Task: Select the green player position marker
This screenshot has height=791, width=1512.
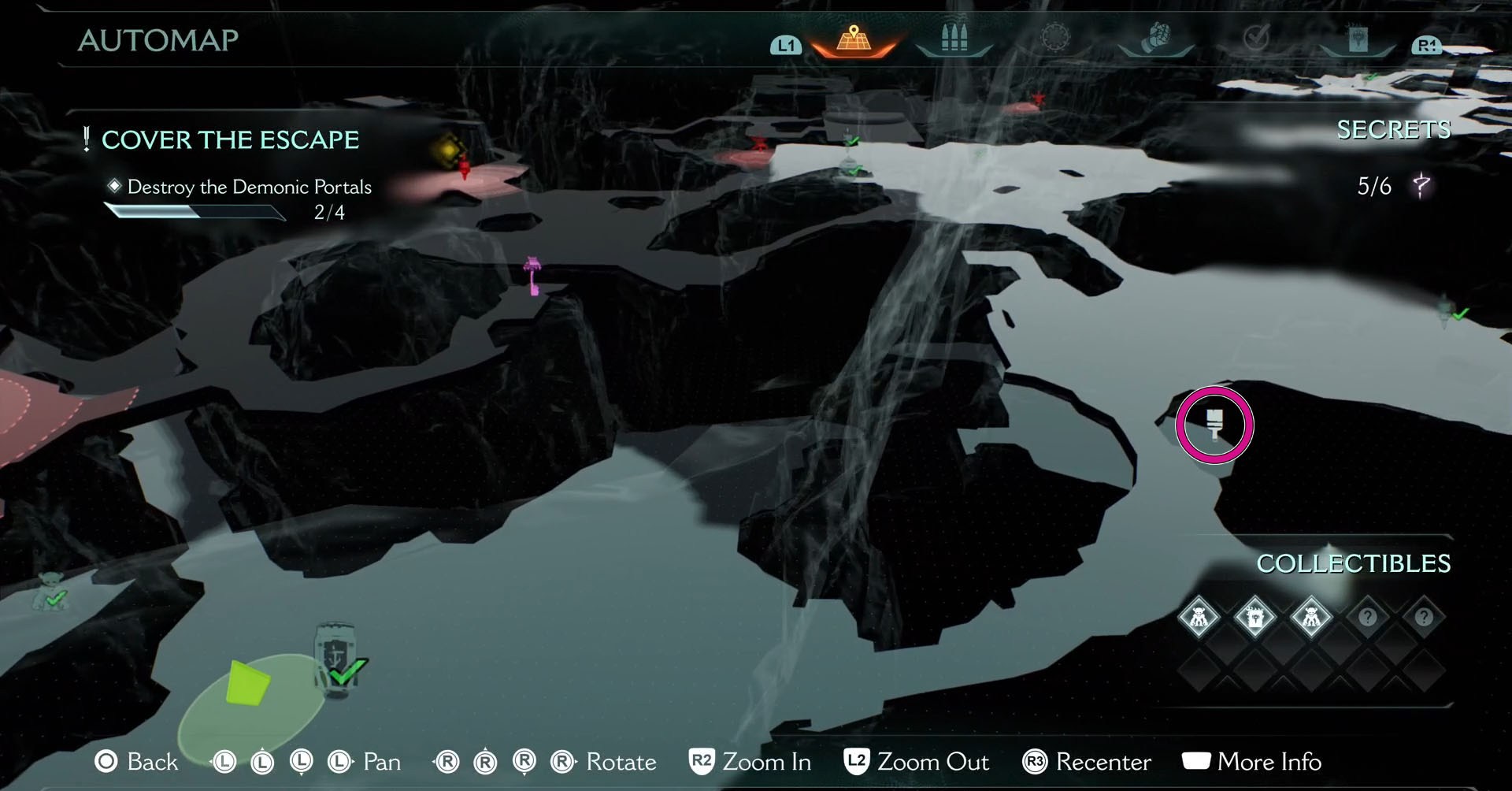Action: [x=247, y=682]
